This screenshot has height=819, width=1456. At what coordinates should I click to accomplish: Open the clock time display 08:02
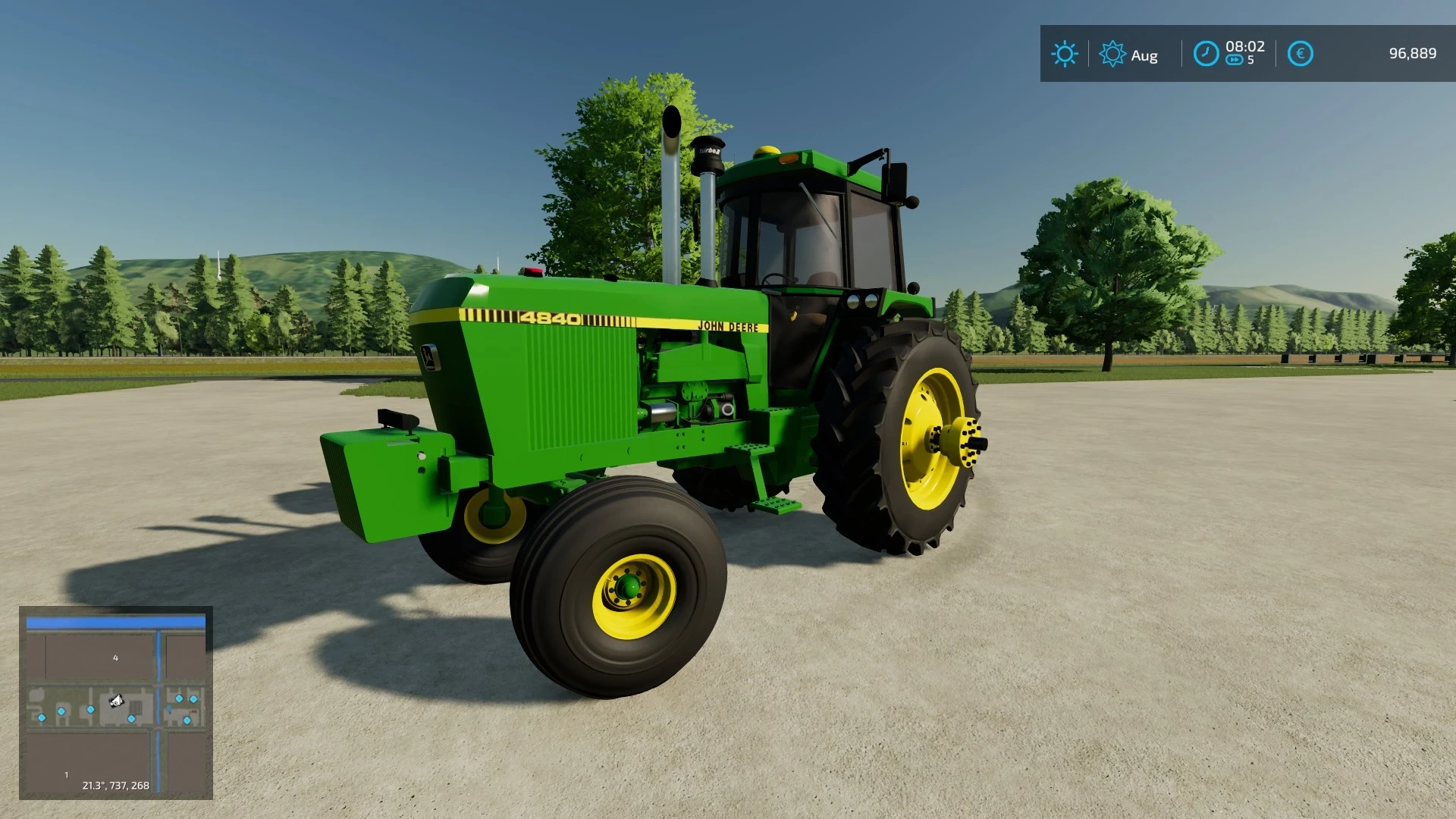coord(1244,46)
